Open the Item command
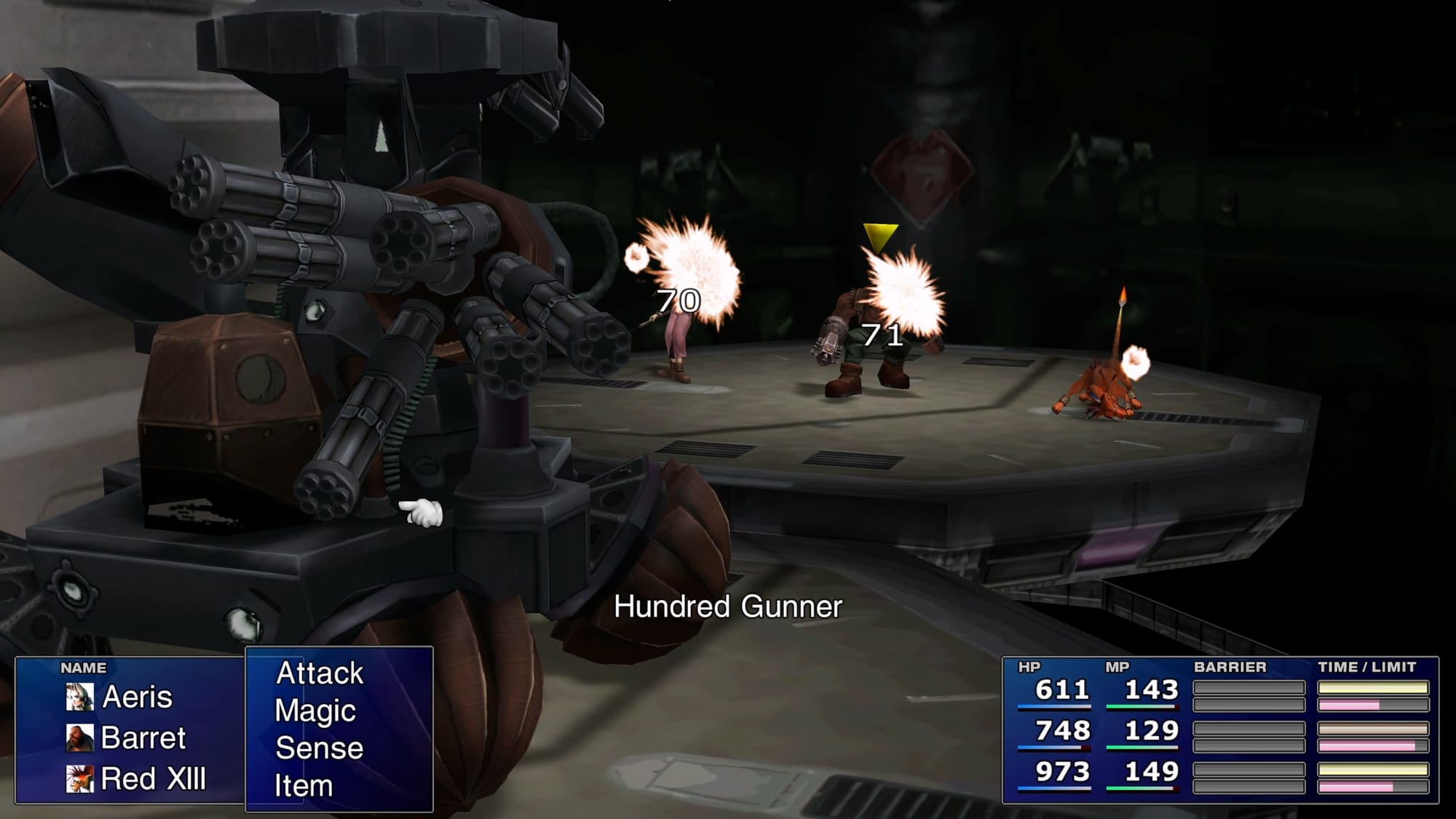 point(304,786)
